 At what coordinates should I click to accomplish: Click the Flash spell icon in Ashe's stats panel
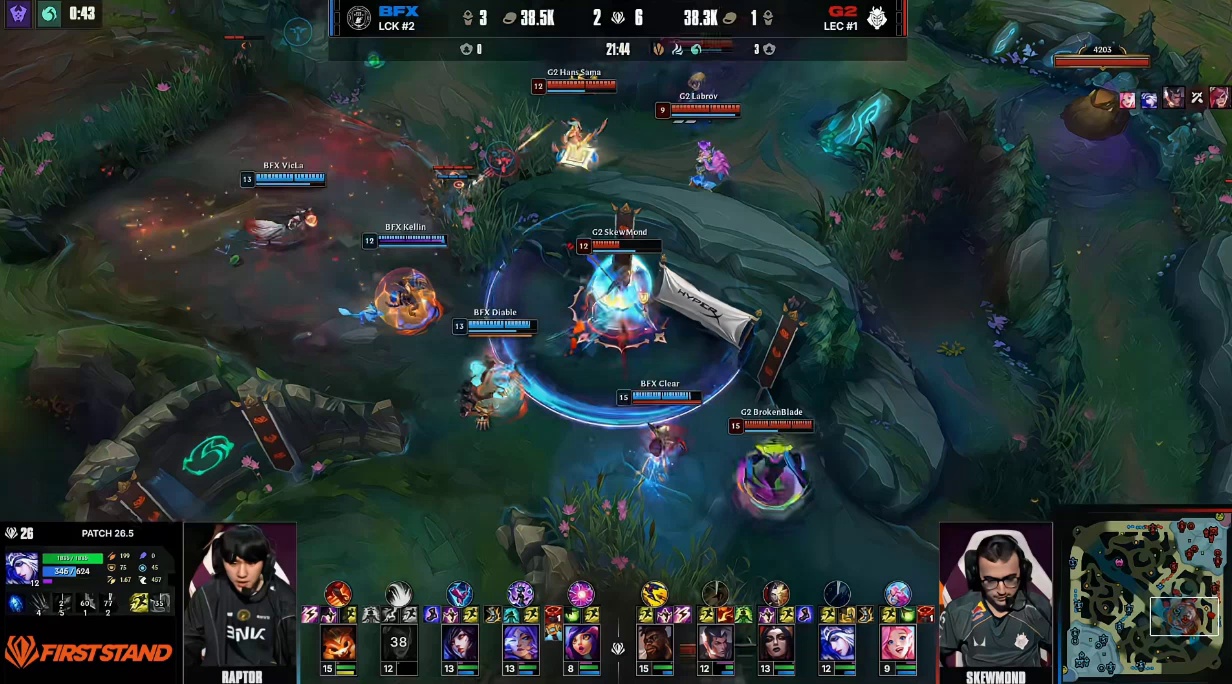pyautogui.click(x=141, y=602)
